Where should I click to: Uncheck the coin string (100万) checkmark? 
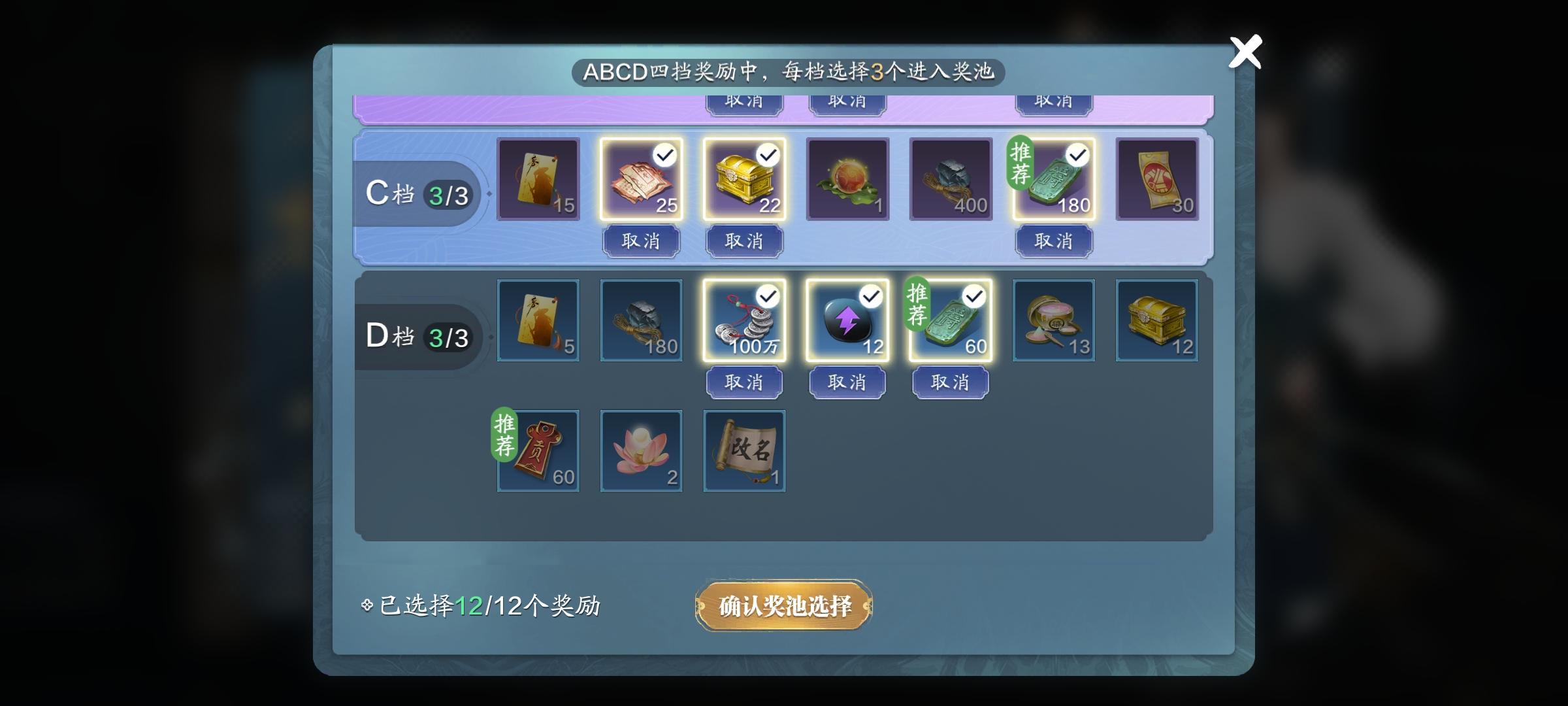pyautogui.click(x=768, y=295)
